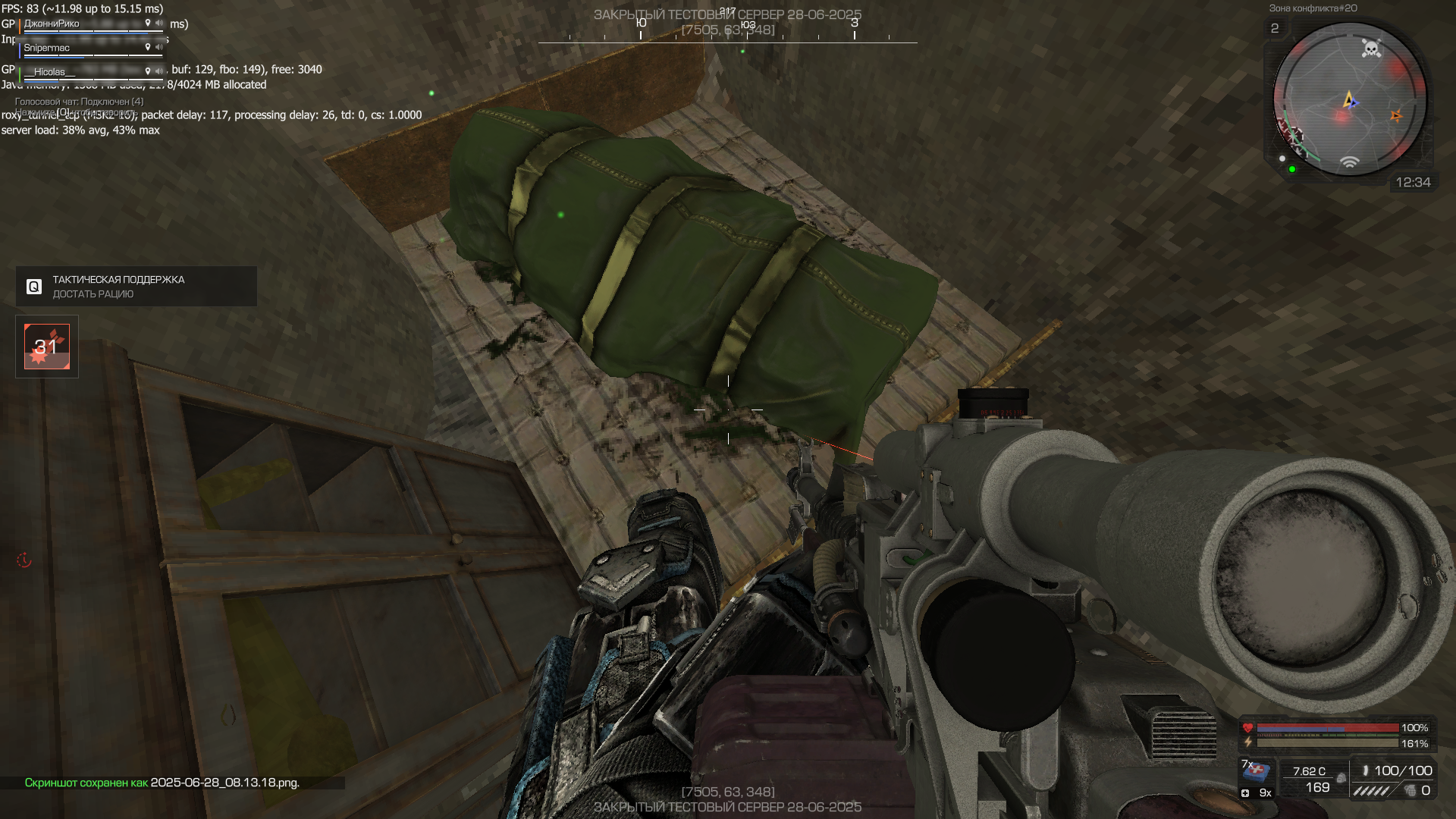The image size is (1456, 819).
Task: Select squad member Snipermac in the team list
Action: [x=46, y=48]
